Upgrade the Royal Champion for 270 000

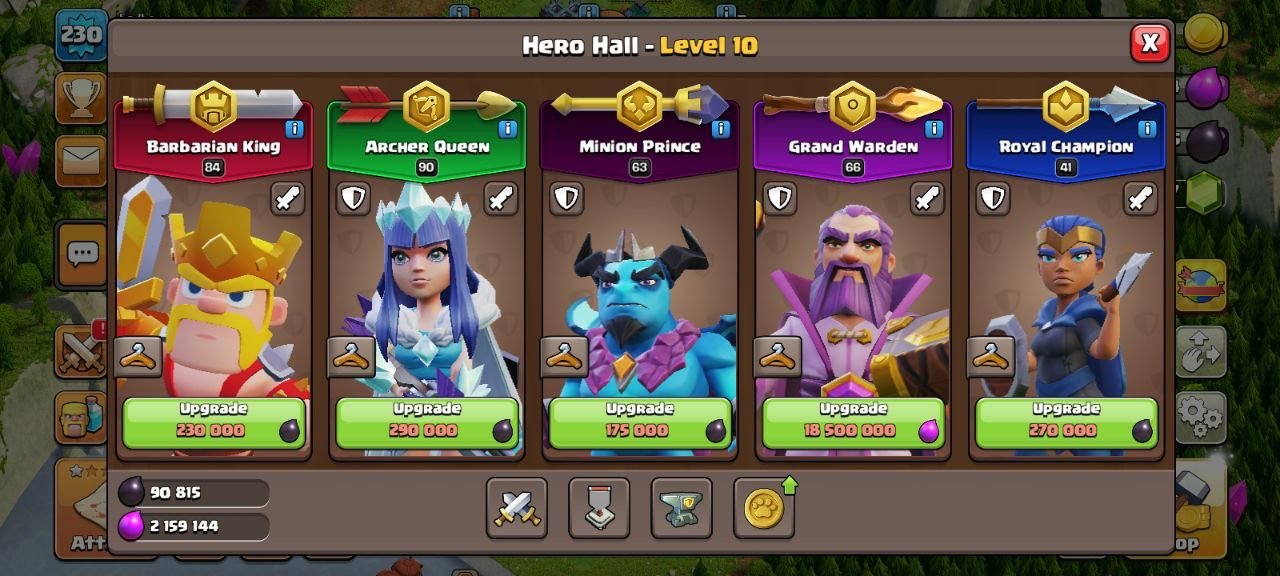(1066, 422)
